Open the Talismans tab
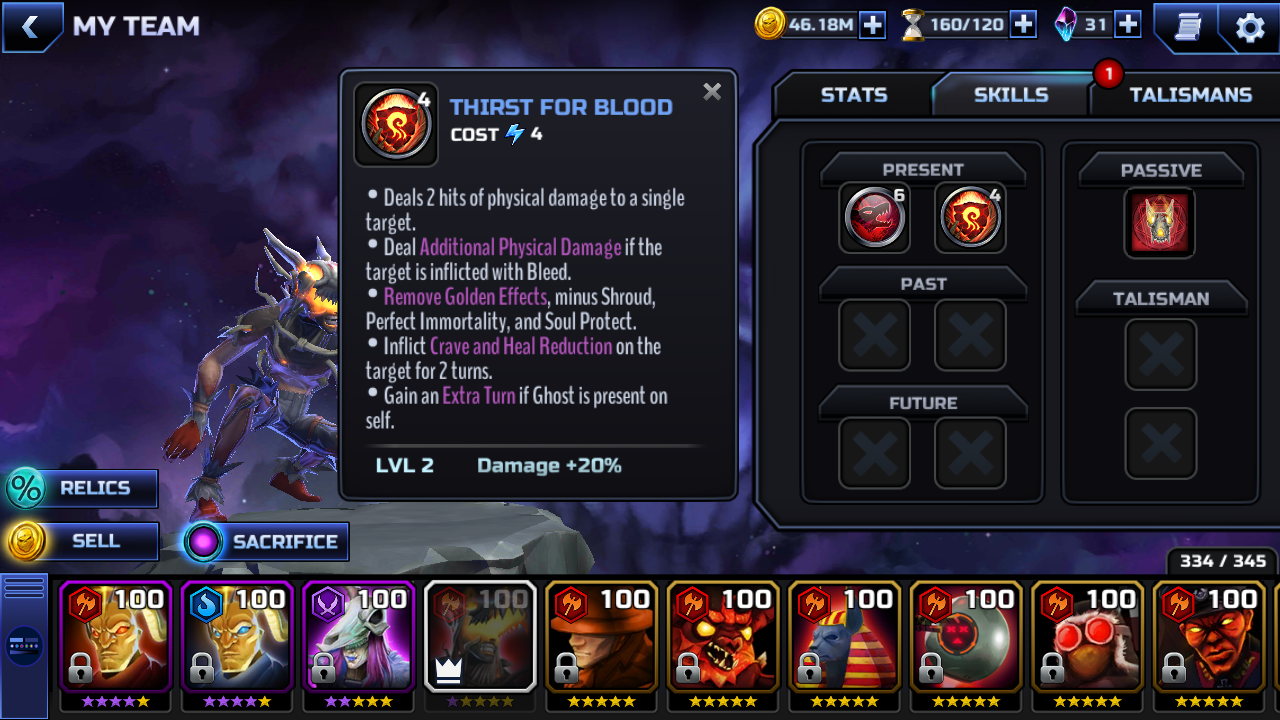Screen dimensions: 1280x720 pyautogui.click(x=1190, y=95)
